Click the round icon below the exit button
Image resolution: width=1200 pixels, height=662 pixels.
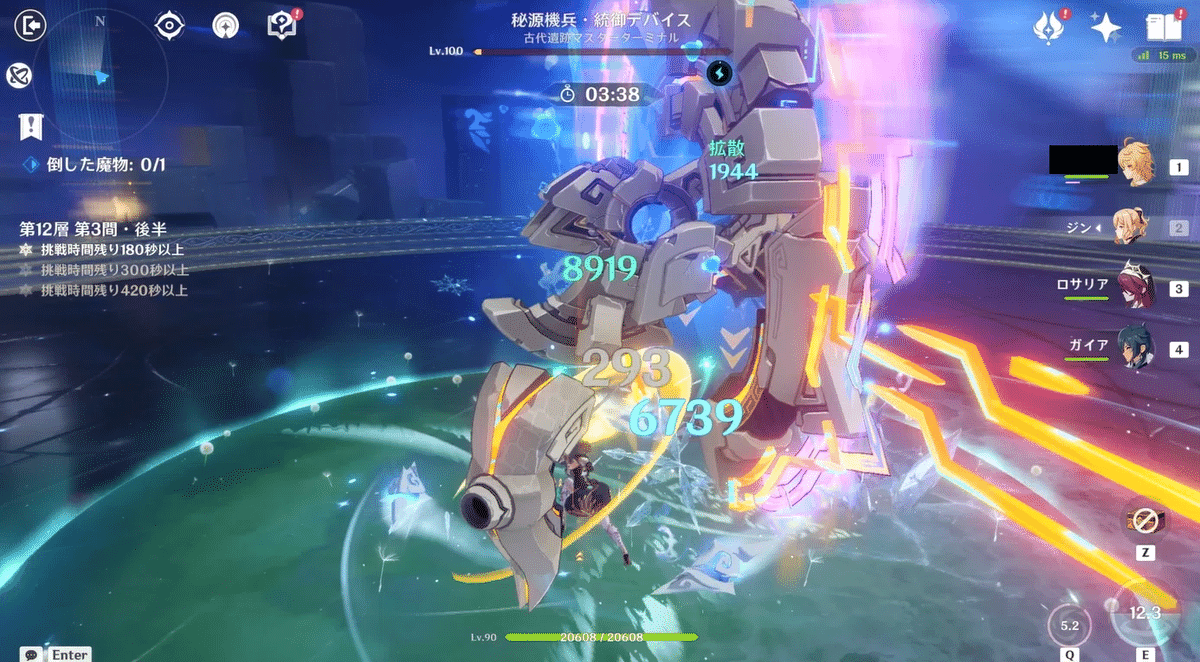[x=18, y=75]
